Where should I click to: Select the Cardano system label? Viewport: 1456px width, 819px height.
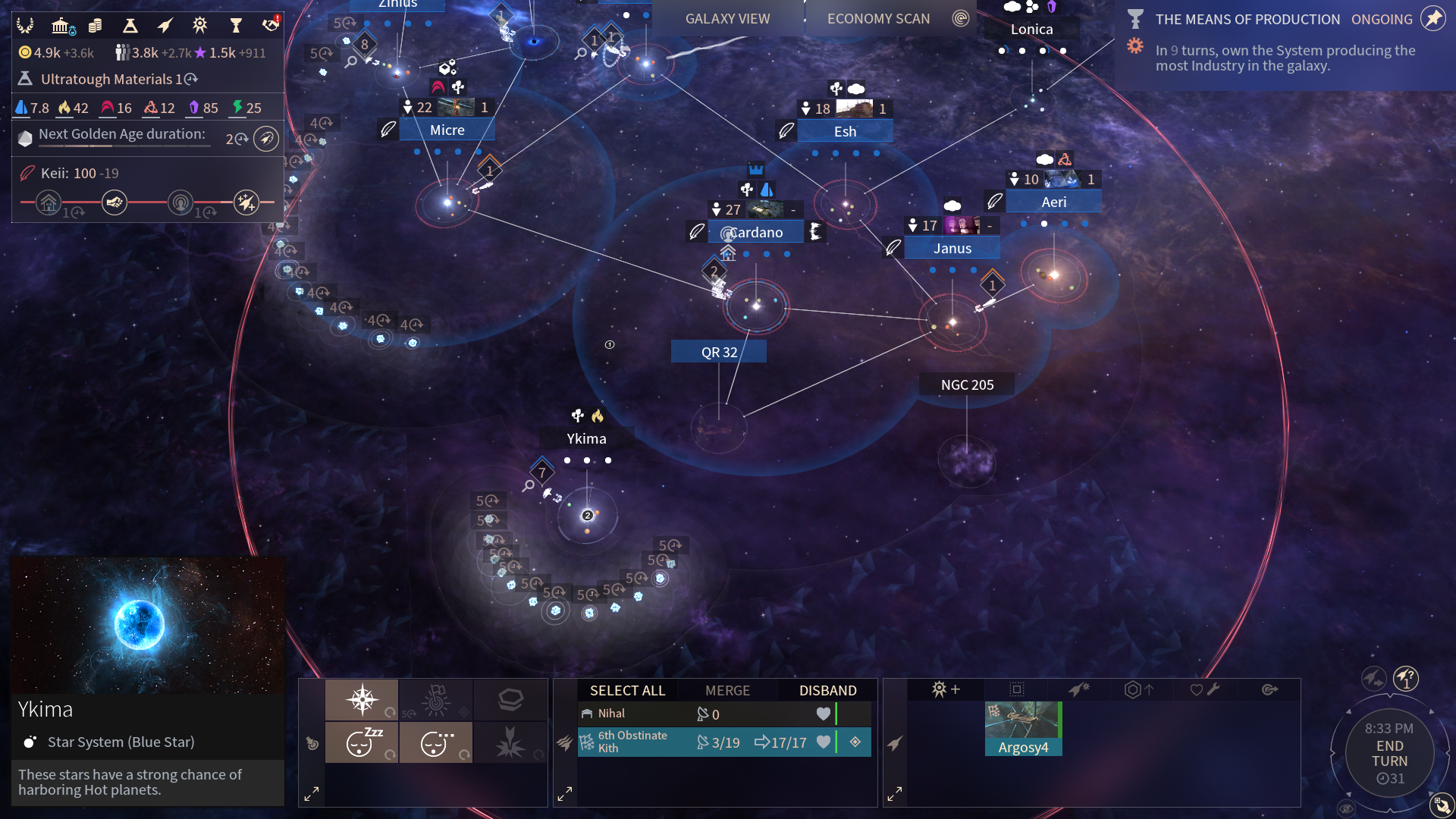755,232
